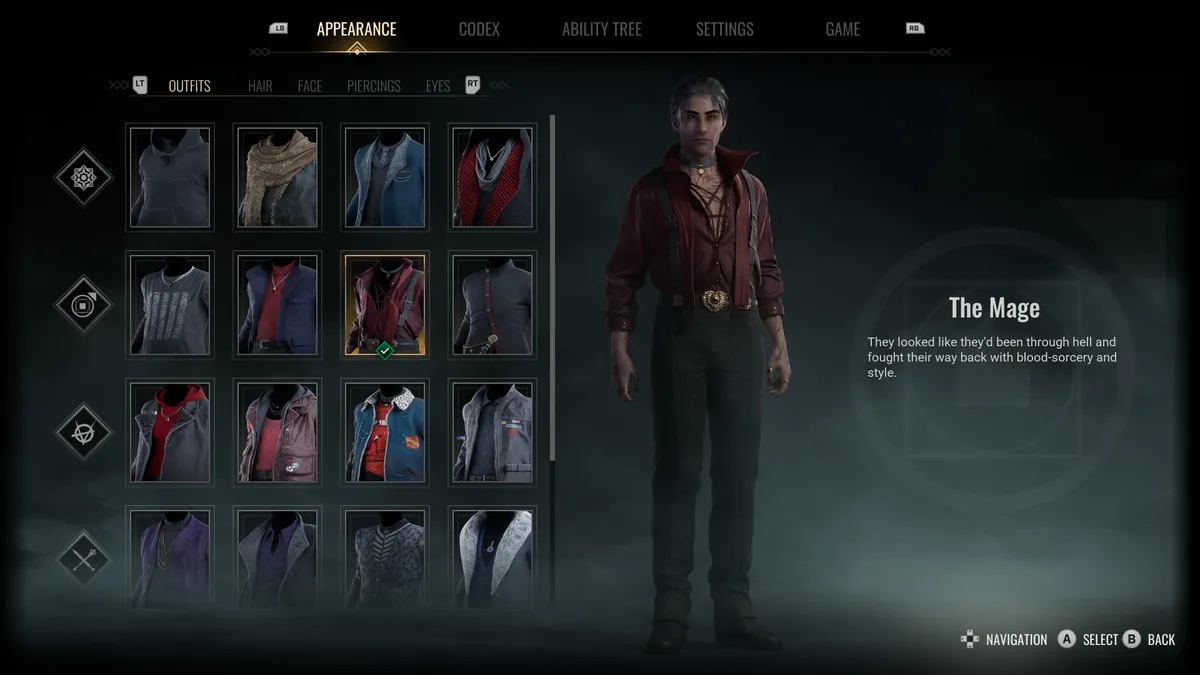Select the white floral lapel outfit
1200x675 pixels.
[492, 556]
